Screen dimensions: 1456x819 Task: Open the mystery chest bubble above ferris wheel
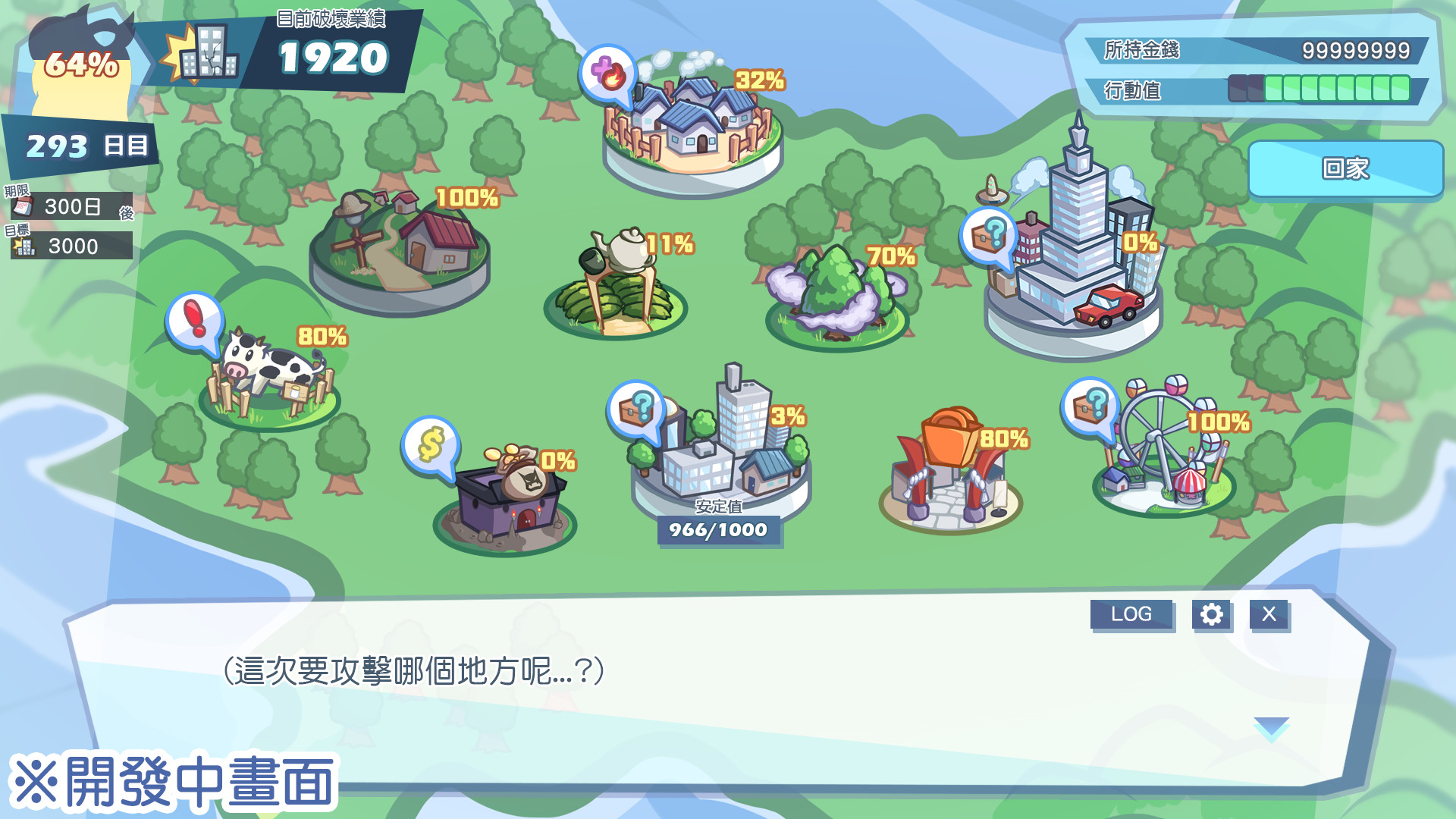point(1090,406)
